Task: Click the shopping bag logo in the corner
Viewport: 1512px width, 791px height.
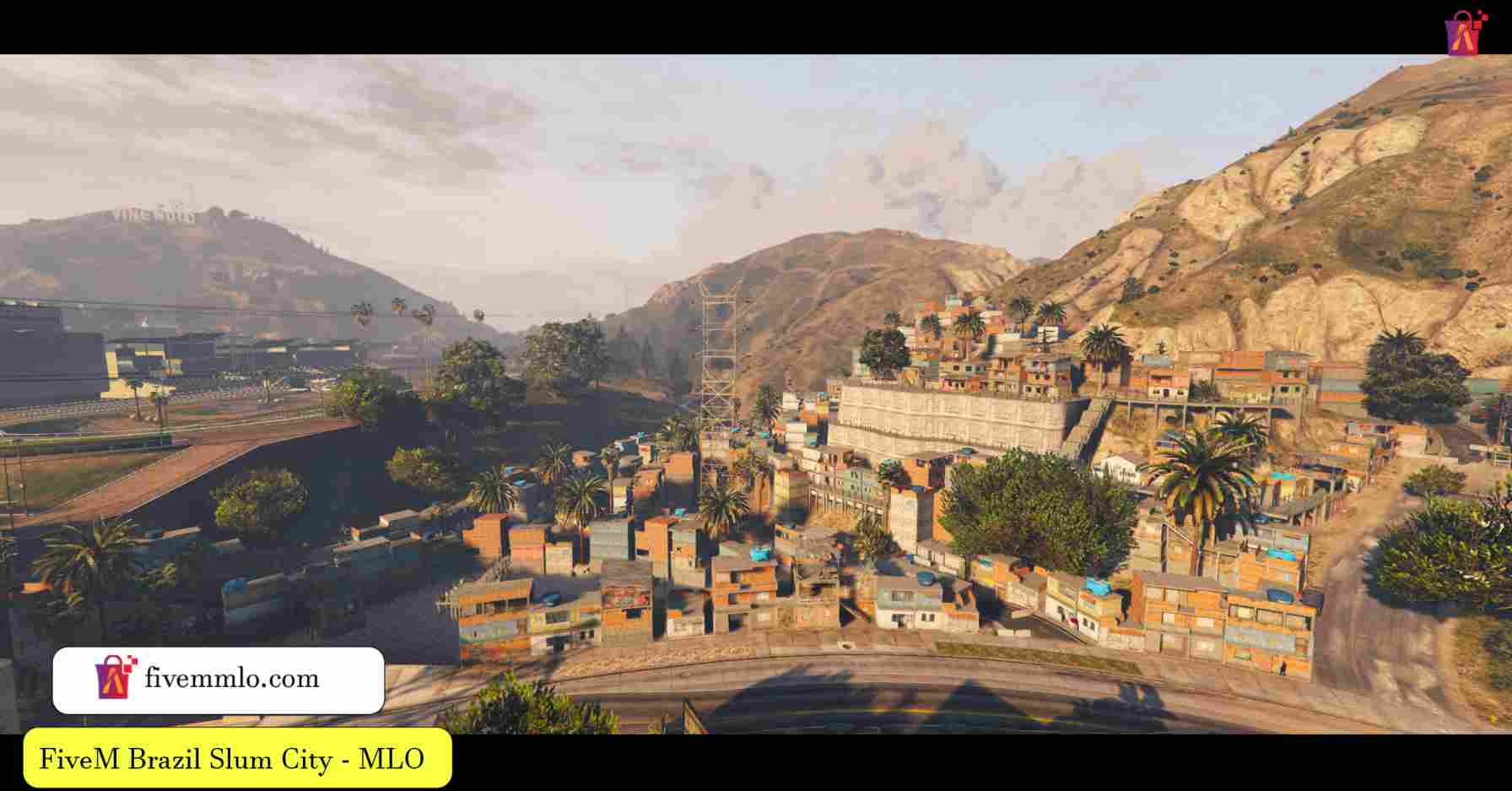Action: pyautogui.click(x=1466, y=33)
